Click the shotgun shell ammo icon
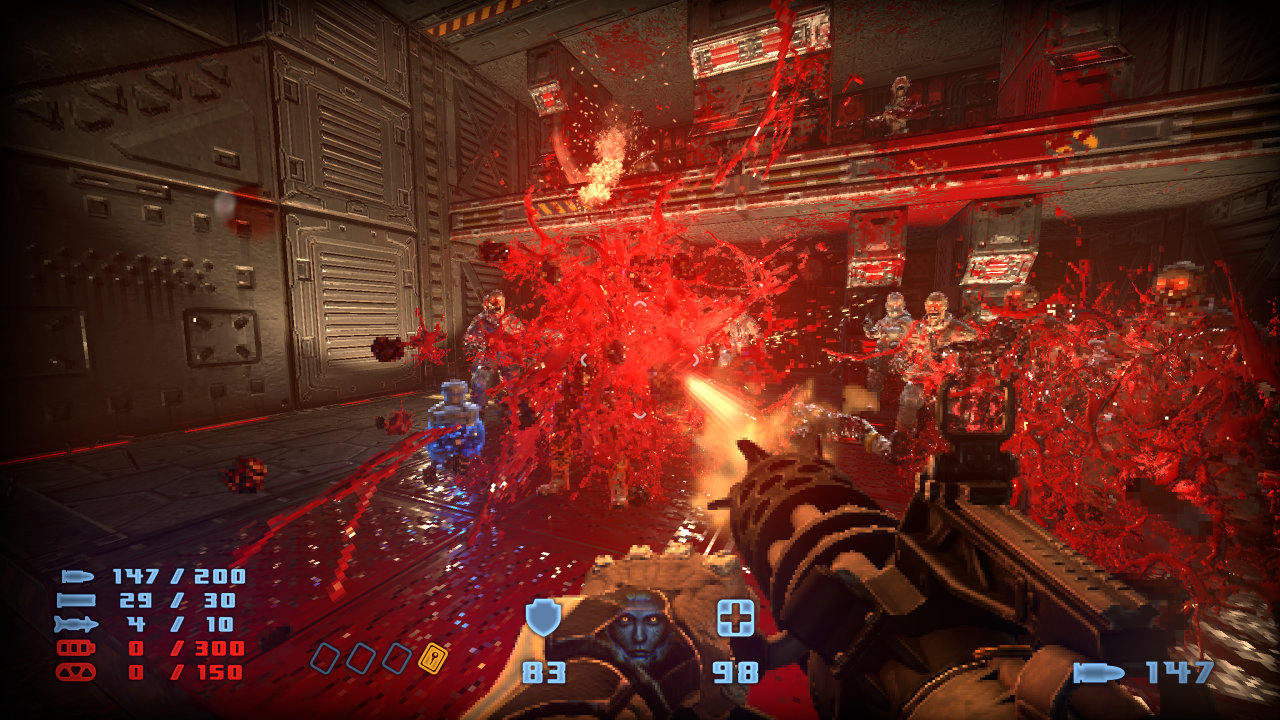The width and height of the screenshot is (1280, 720). 77,600
